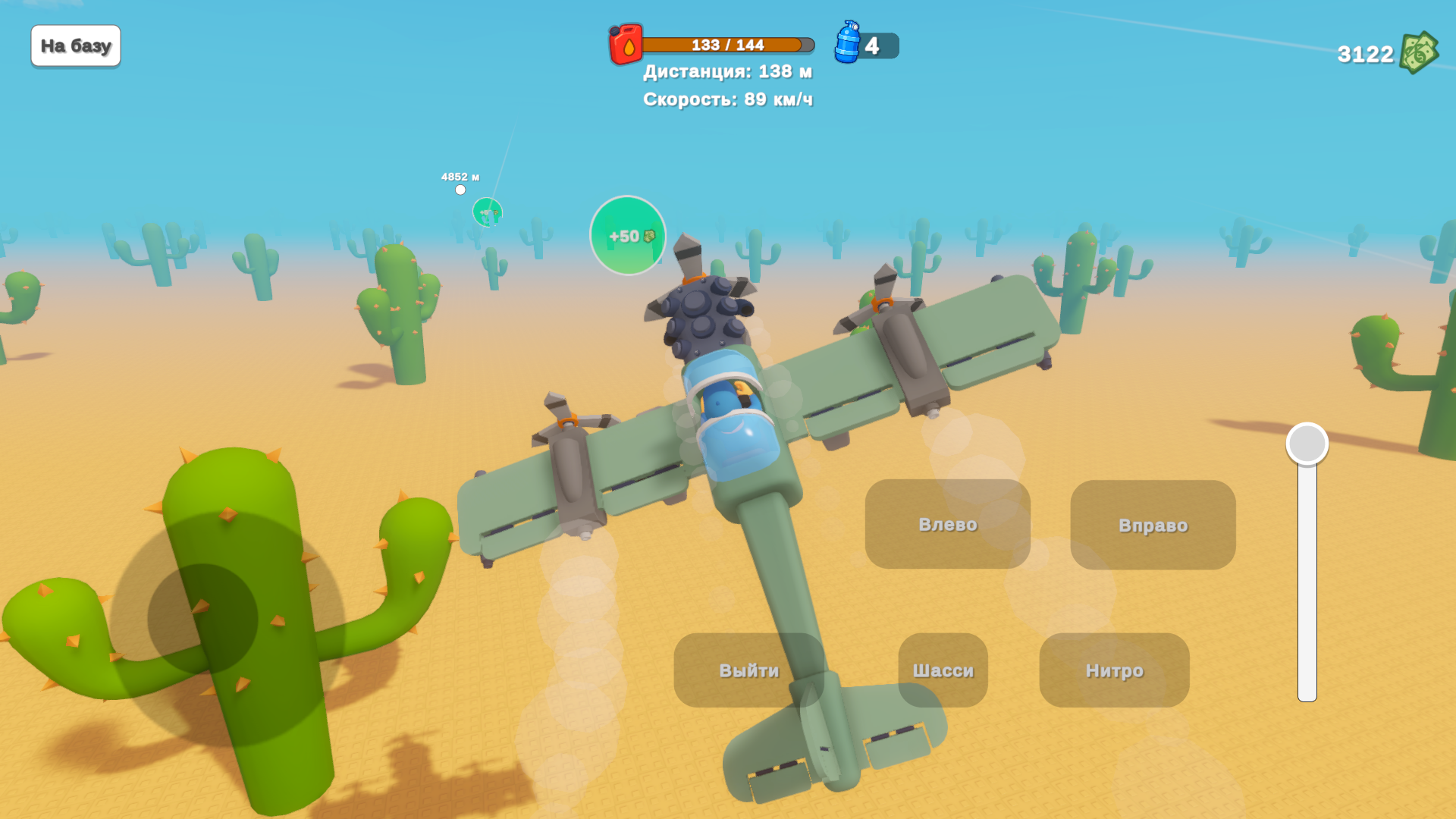Collect the +50 money bonus bubble
The height and width of the screenshot is (819, 1456).
click(x=627, y=236)
